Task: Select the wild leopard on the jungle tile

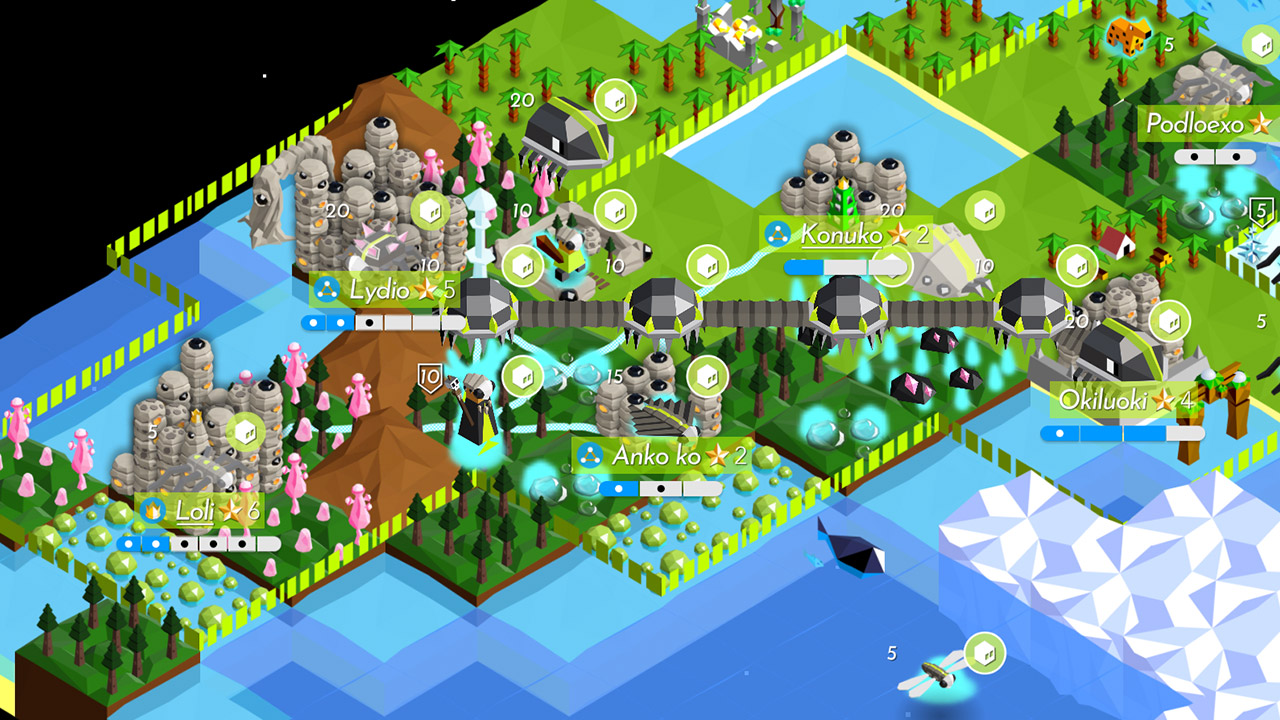Action: click(x=1128, y=38)
